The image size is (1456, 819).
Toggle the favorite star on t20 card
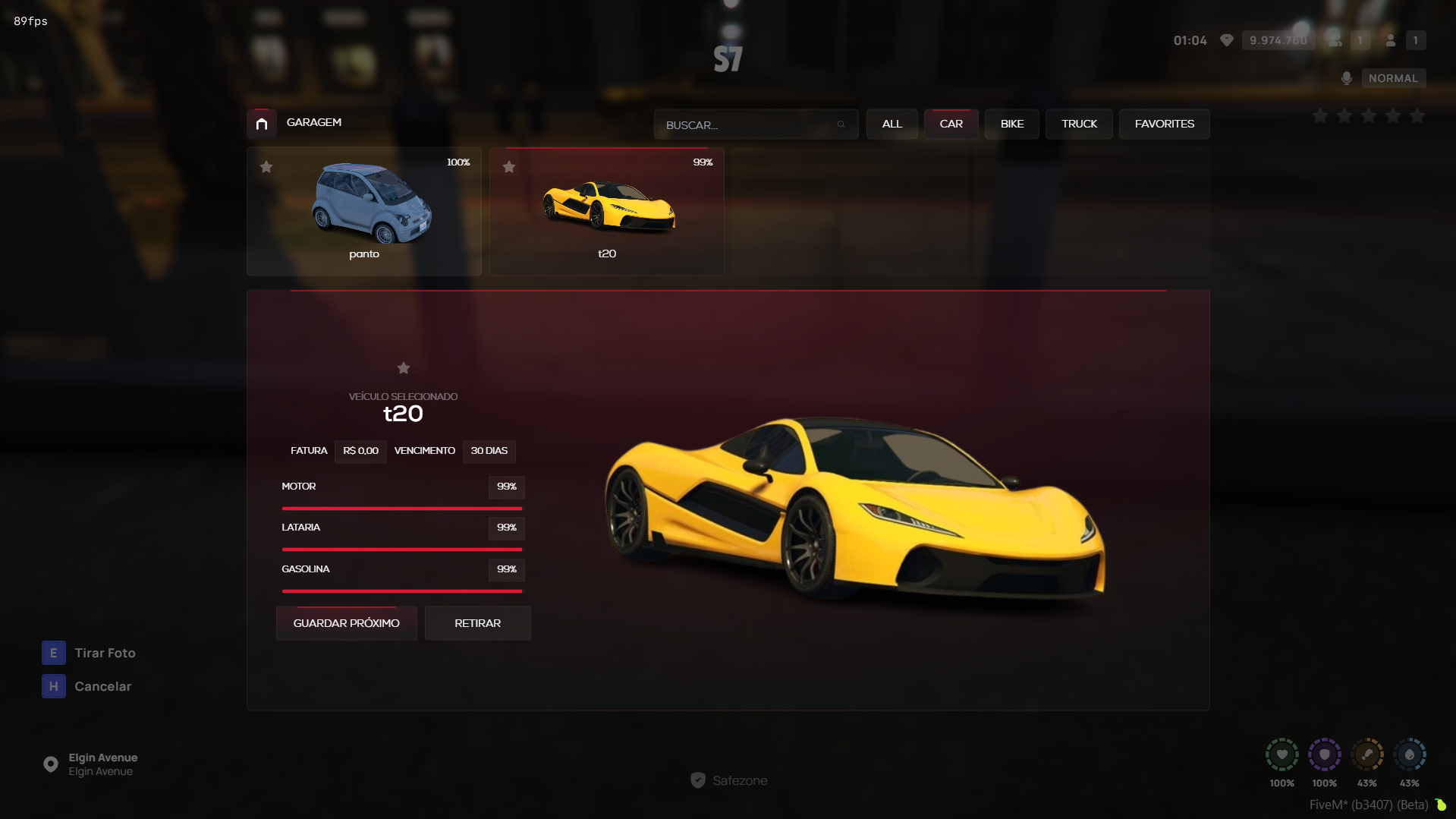point(509,167)
